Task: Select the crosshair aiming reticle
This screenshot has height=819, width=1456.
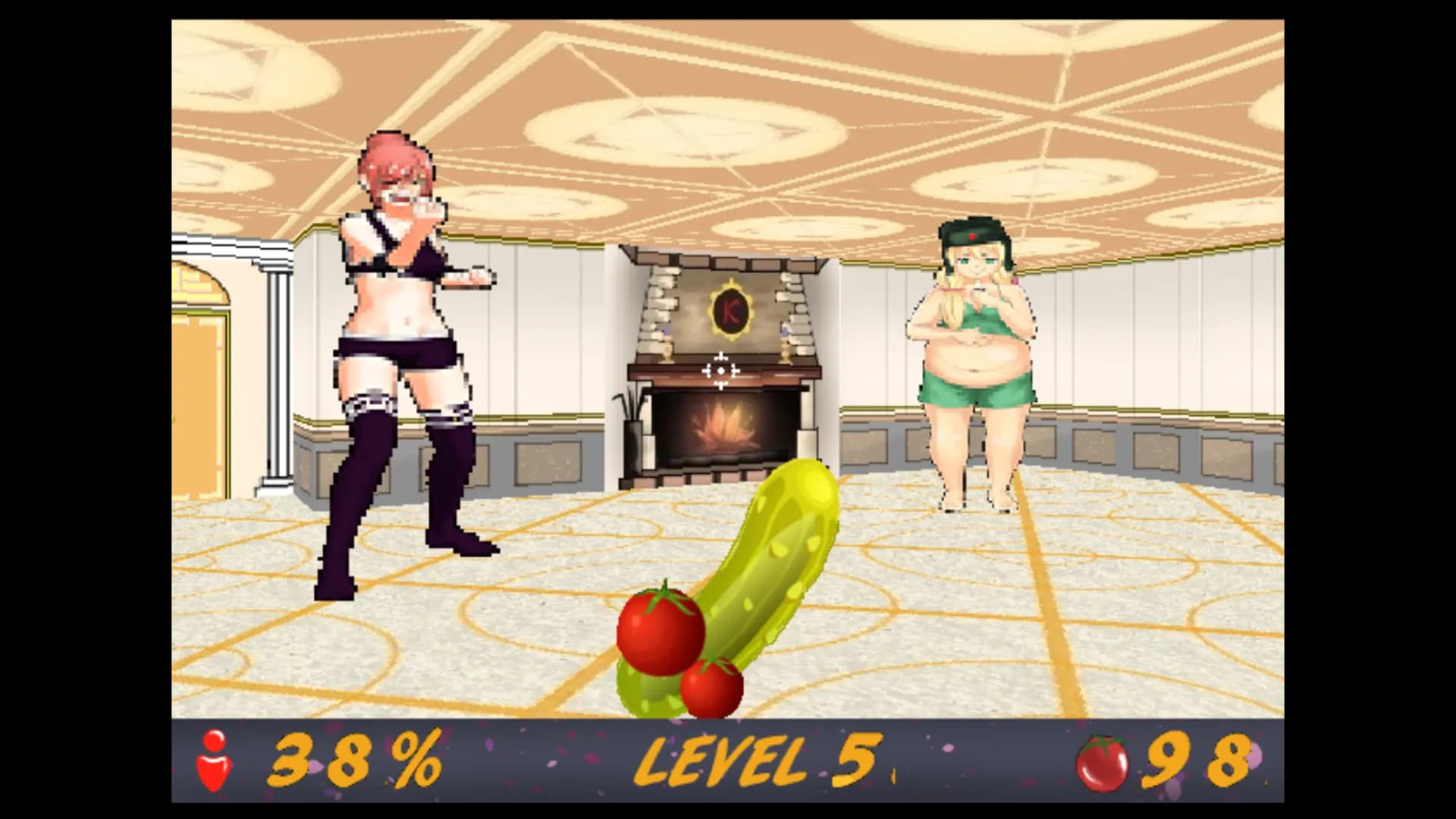Action: tap(720, 371)
